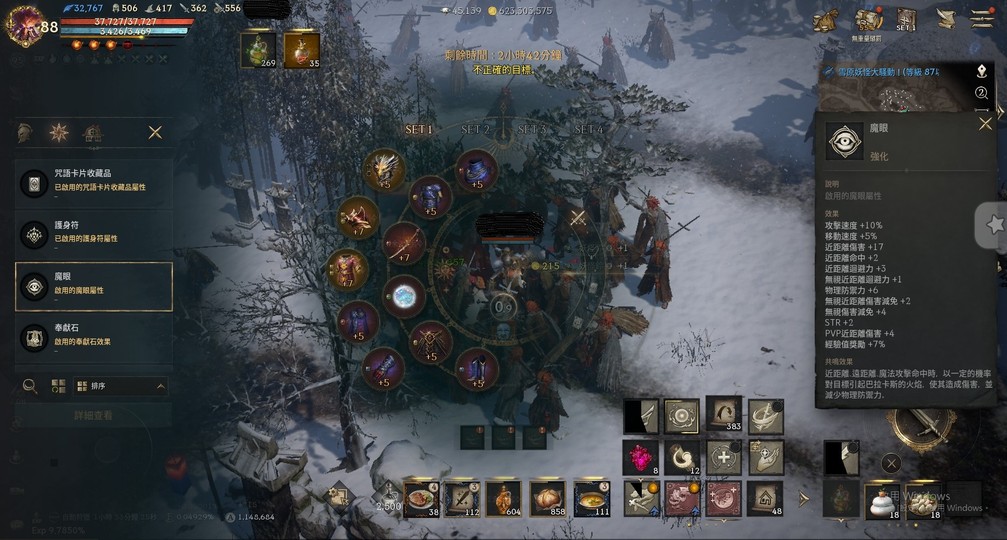
Task: Select the 護身符 list entry
Action: coord(94,234)
